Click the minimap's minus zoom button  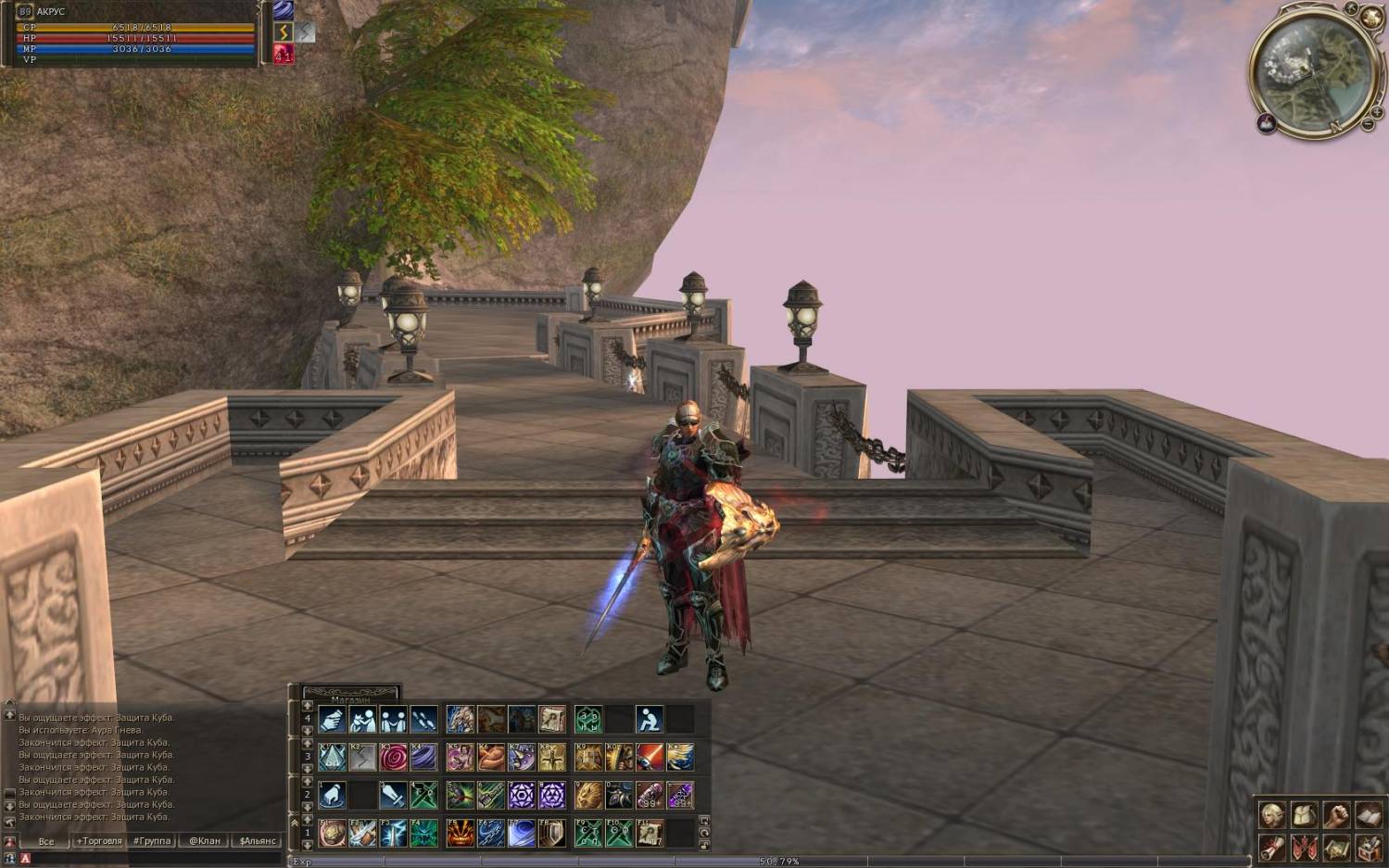[x=1368, y=124]
